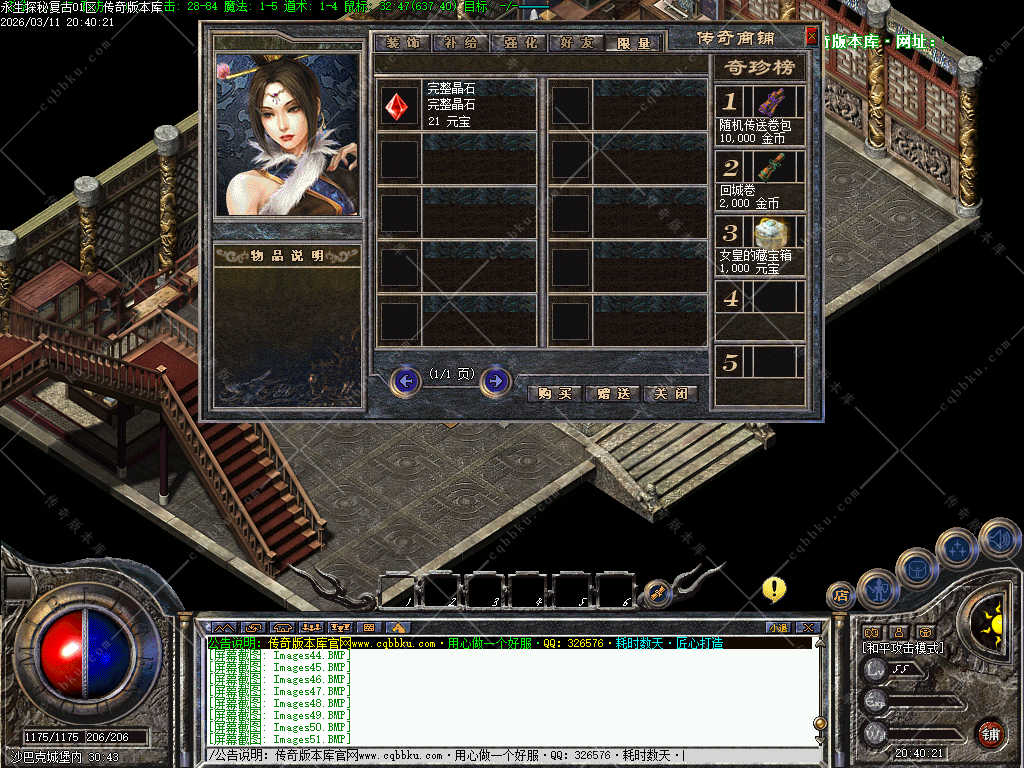The image size is (1024, 768).
Task: Click the 赠送 gift button
Action: (612, 394)
